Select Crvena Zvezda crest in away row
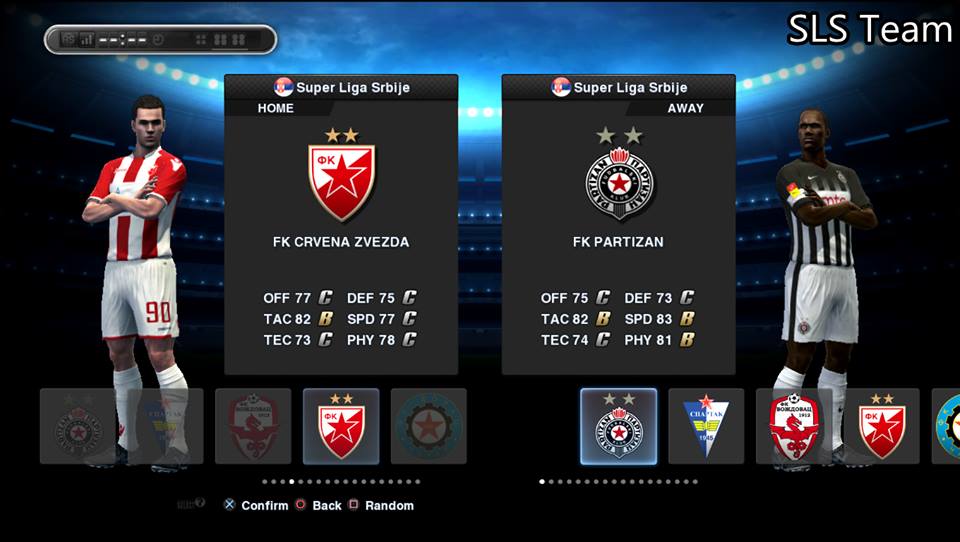The image size is (960, 542). pyautogui.click(x=882, y=426)
